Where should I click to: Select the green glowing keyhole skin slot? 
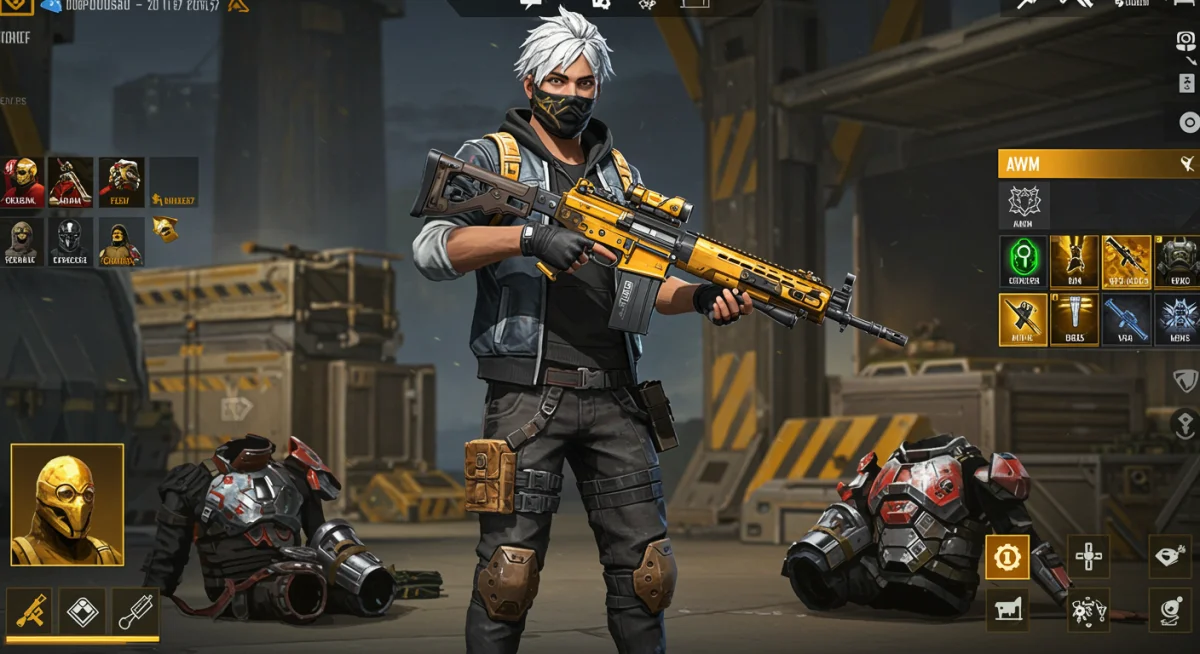tap(1023, 261)
